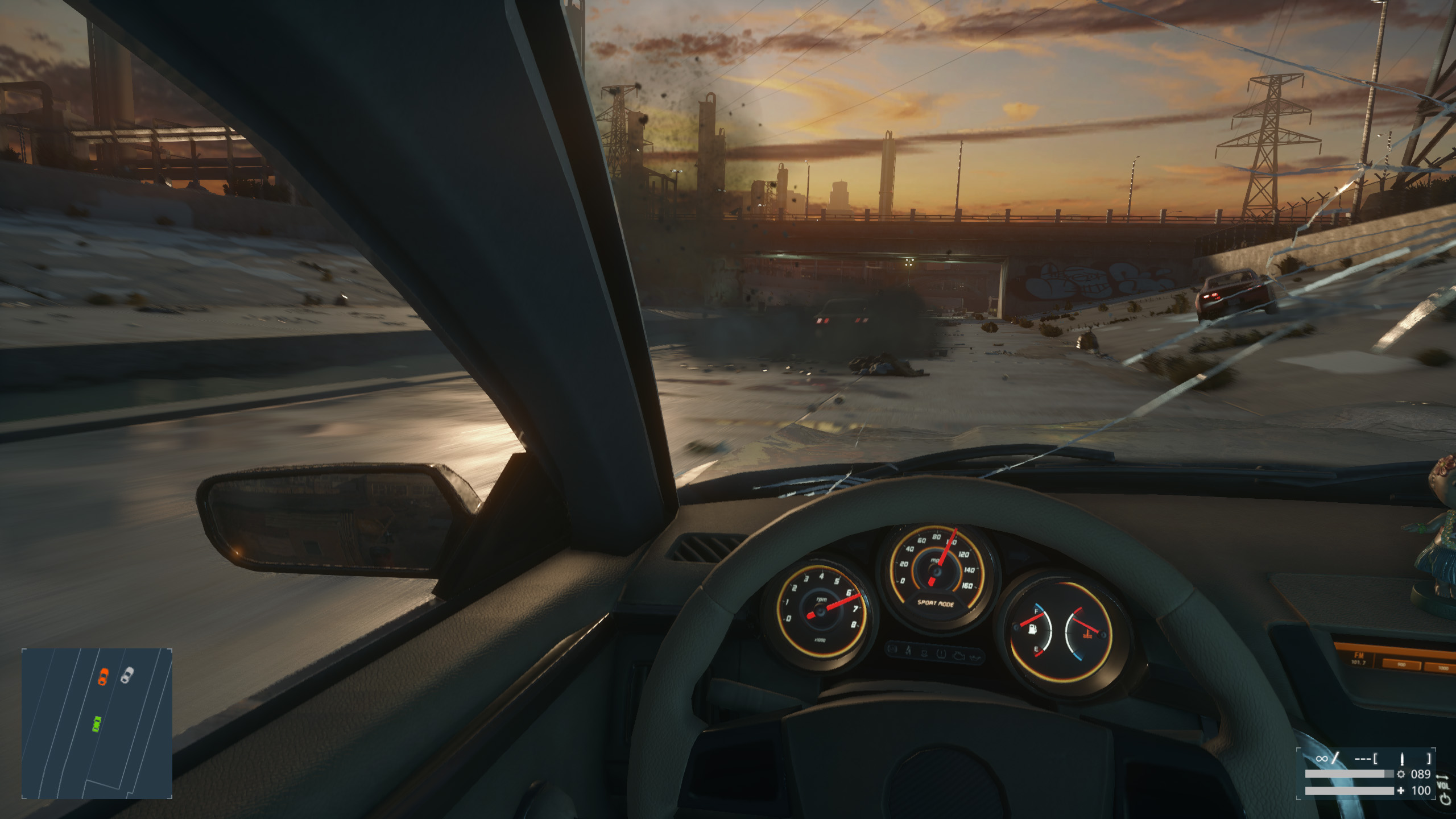This screenshot has height=819, width=1456.
Task: Click the green player car on the minimap
Action: tap(97, 723)
